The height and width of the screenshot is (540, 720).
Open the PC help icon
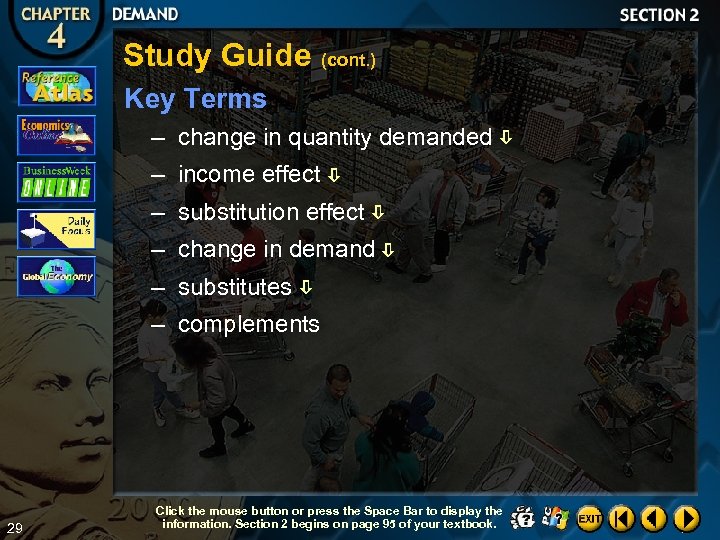(x=556, y=518)
